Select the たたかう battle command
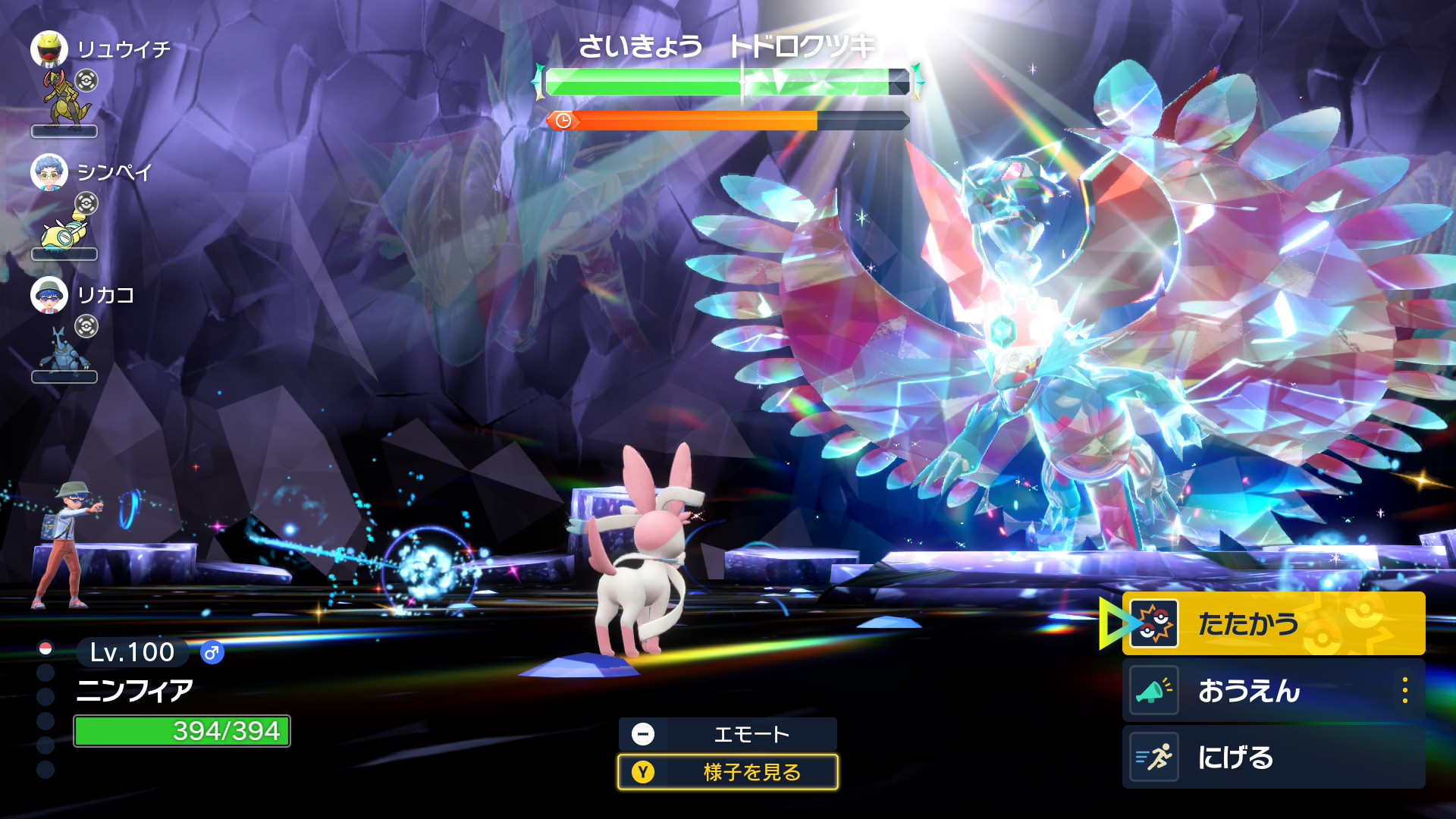The image size is (1456, 819). (x=1272, y=623)
